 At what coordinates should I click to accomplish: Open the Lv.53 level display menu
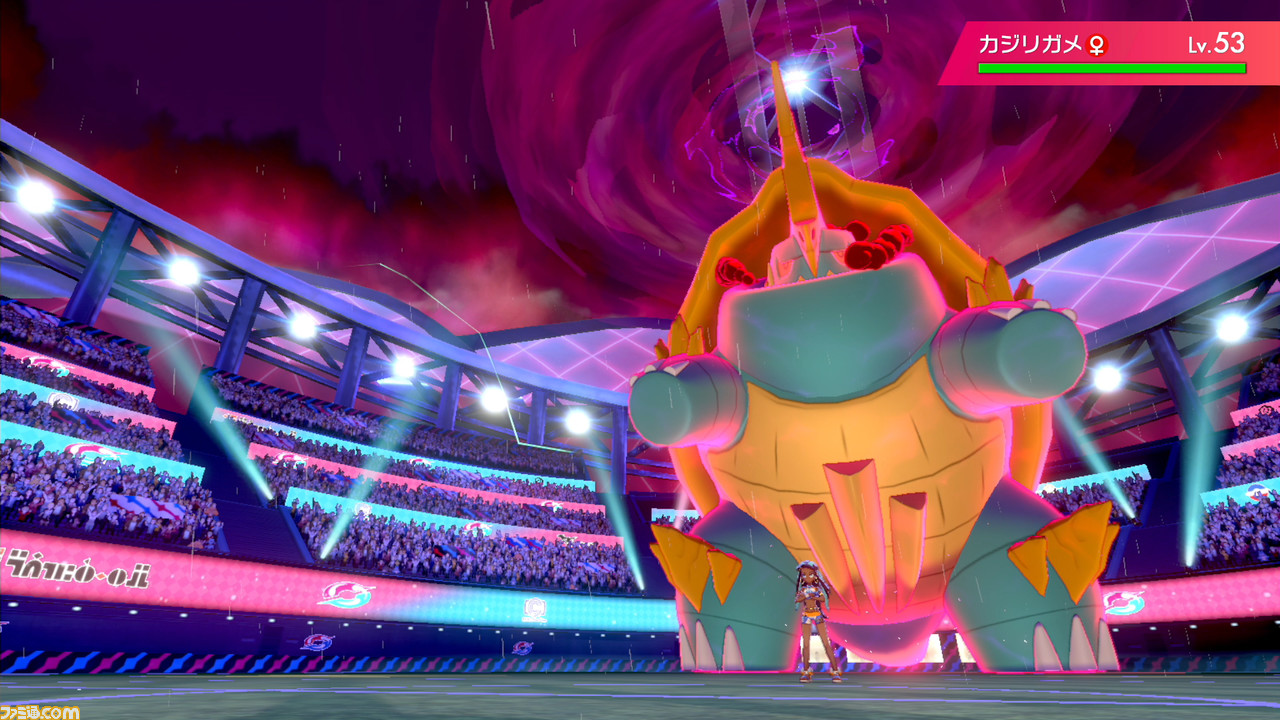coord(1215,45)
